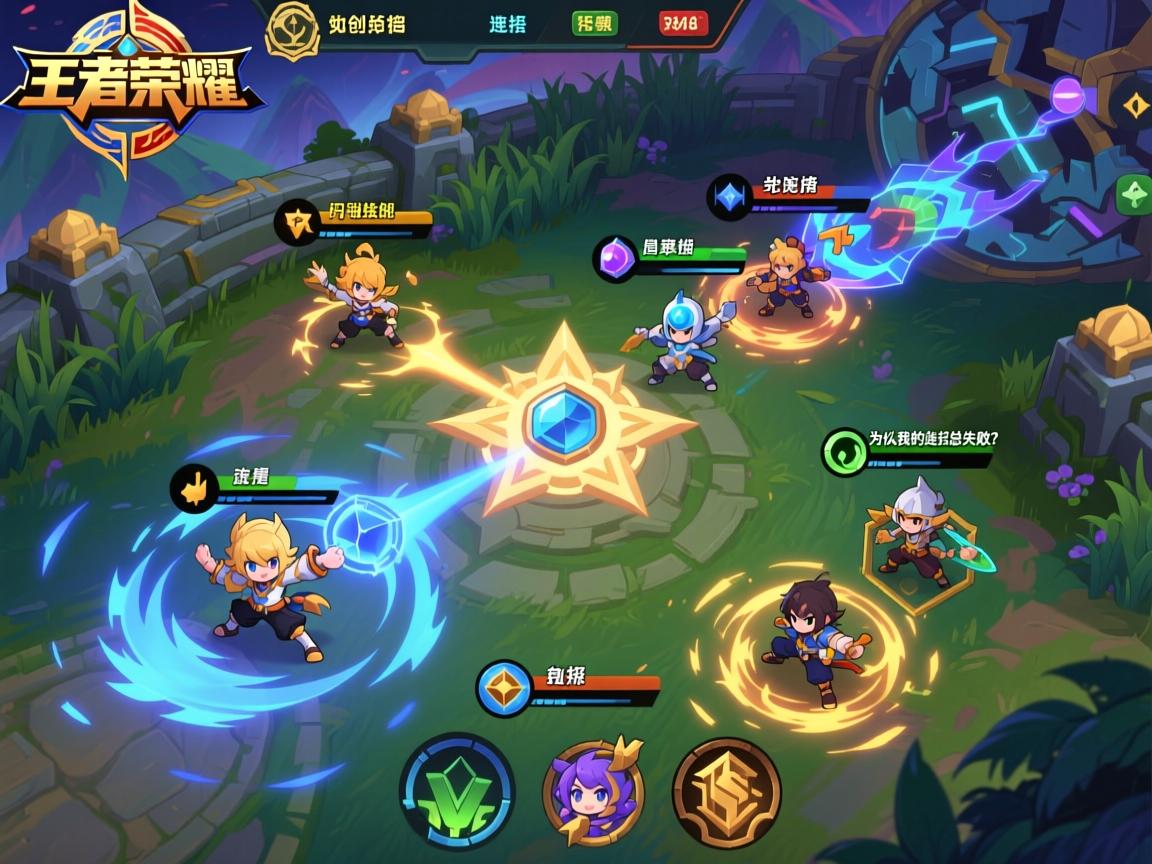Hit the red button in the top bar
The height and width of the screenshot is (864, 1152).
[684, 24]
